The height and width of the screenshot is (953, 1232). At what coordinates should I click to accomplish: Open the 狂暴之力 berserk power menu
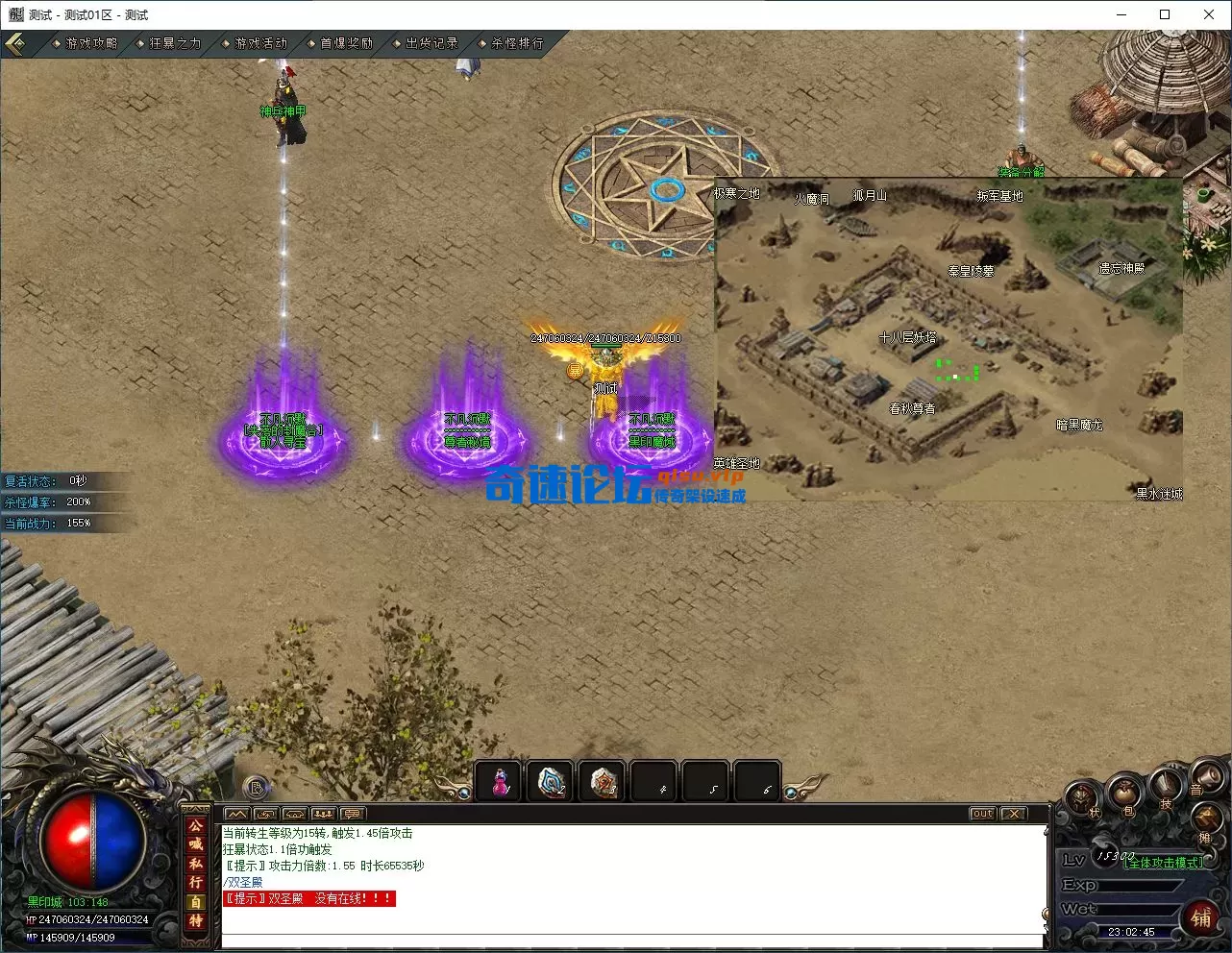click(x=174, y=43)
